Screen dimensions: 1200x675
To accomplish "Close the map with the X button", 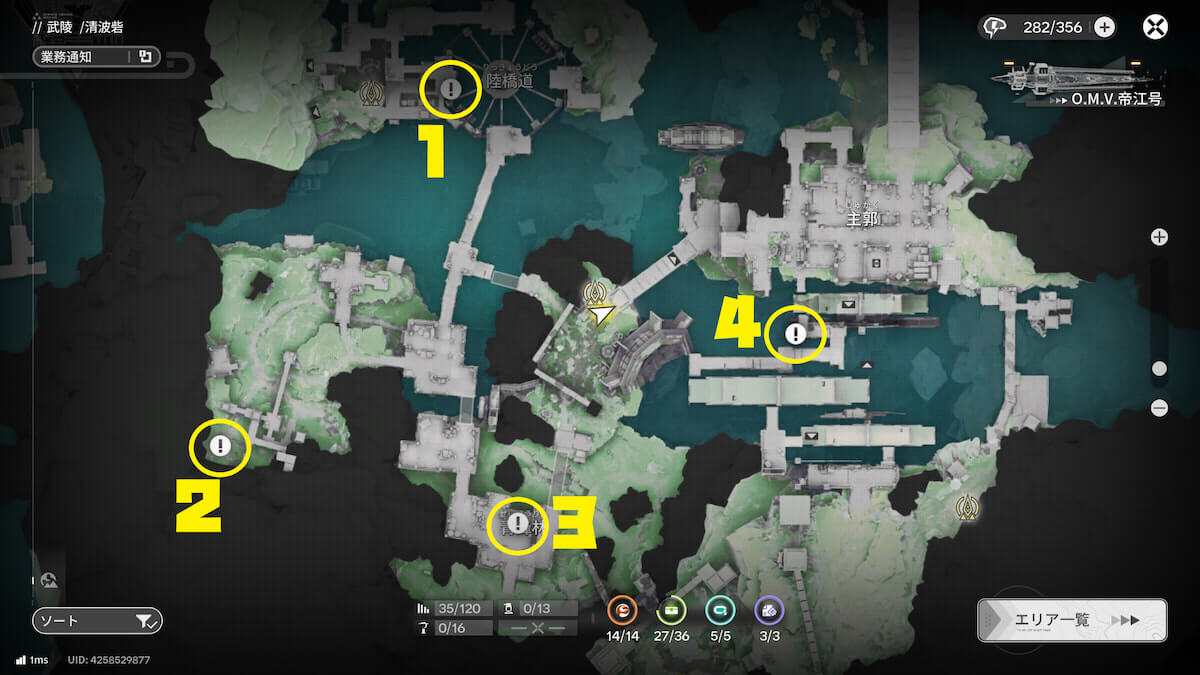I will (1155, 27).
